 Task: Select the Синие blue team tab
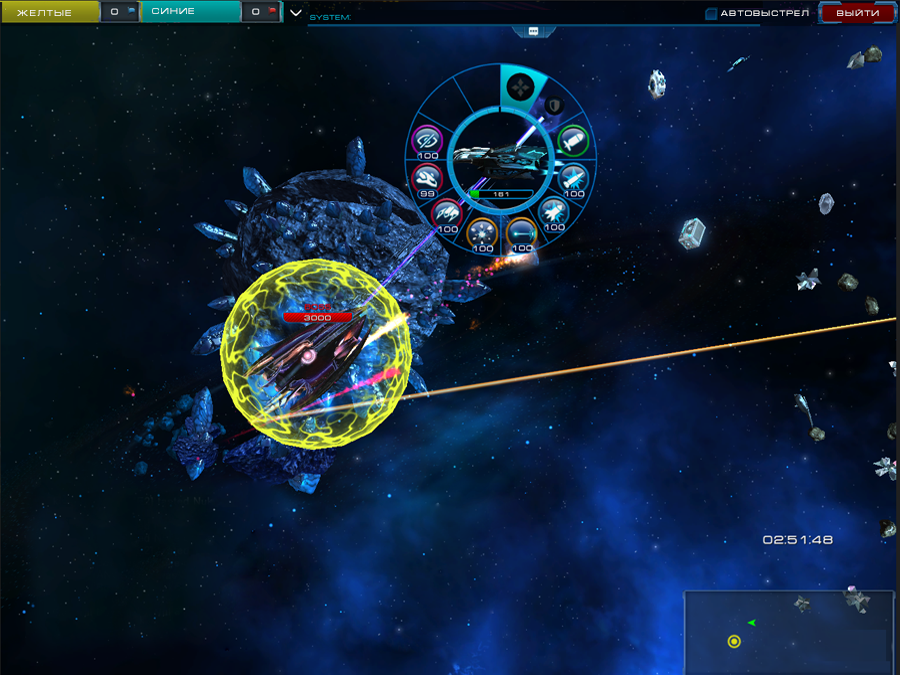pos(190,12)
